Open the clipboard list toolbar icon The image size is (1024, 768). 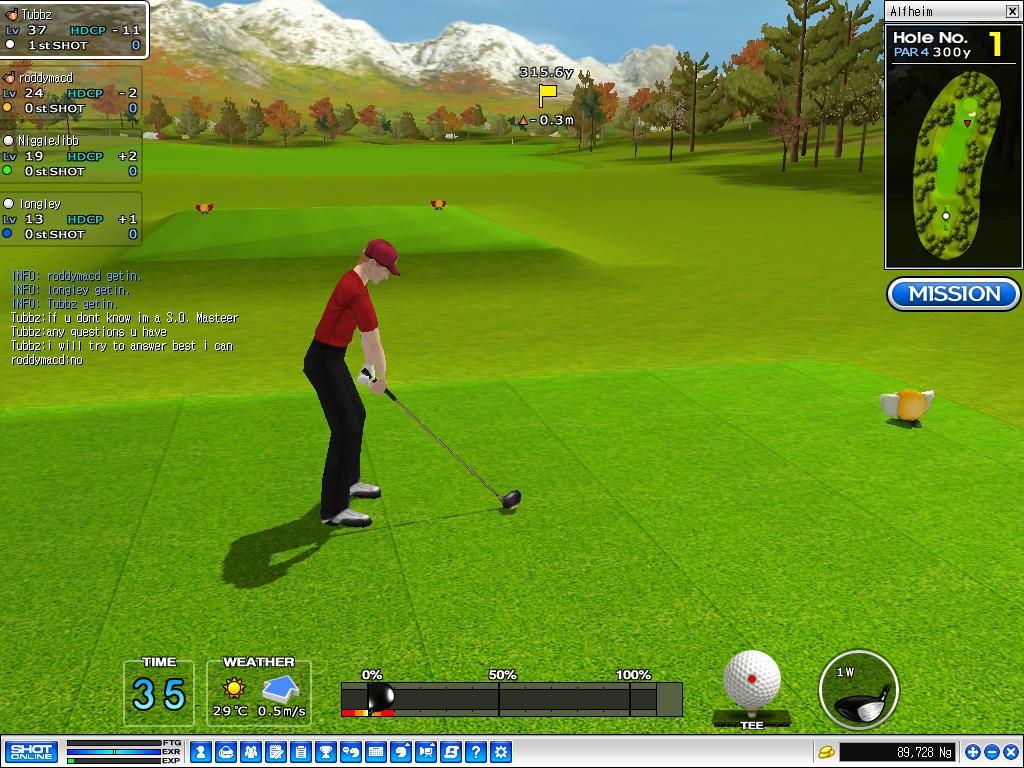click(300, 752)
